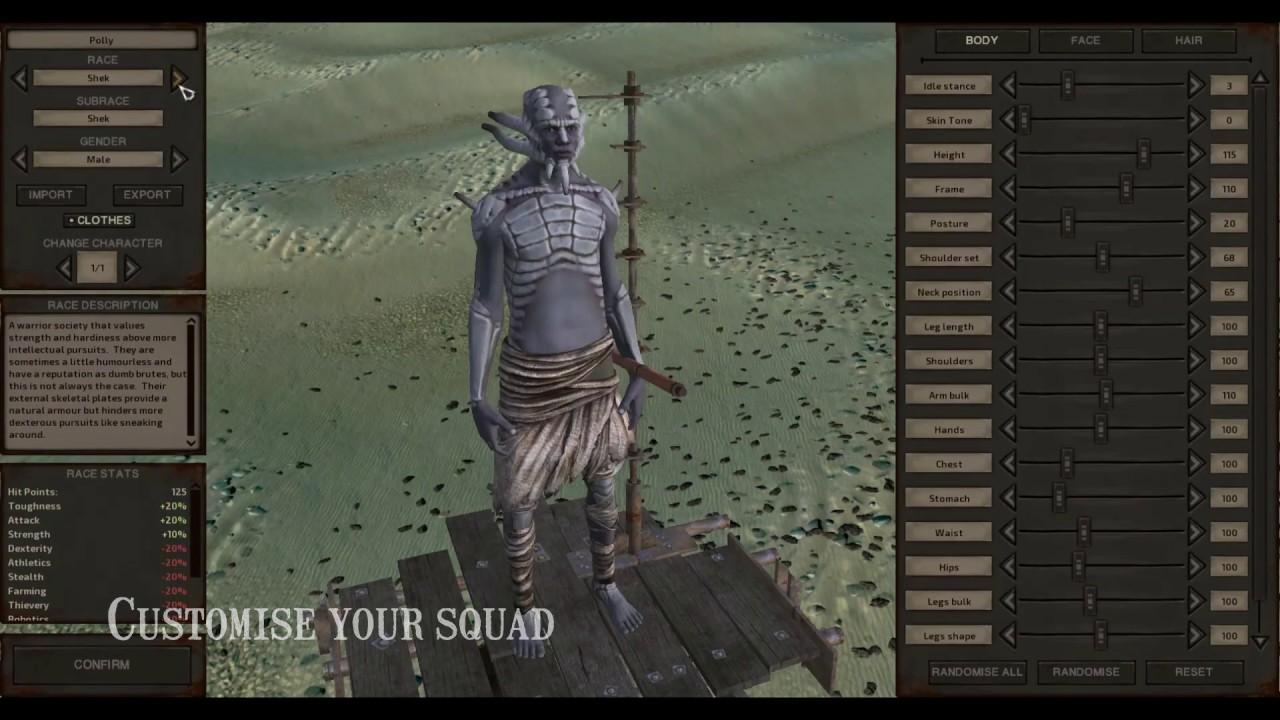This screenshot has width=1280, height=720.
Task: Click the left arrow beside Gender
Action: pyautogui.click(x=21, y=159)
